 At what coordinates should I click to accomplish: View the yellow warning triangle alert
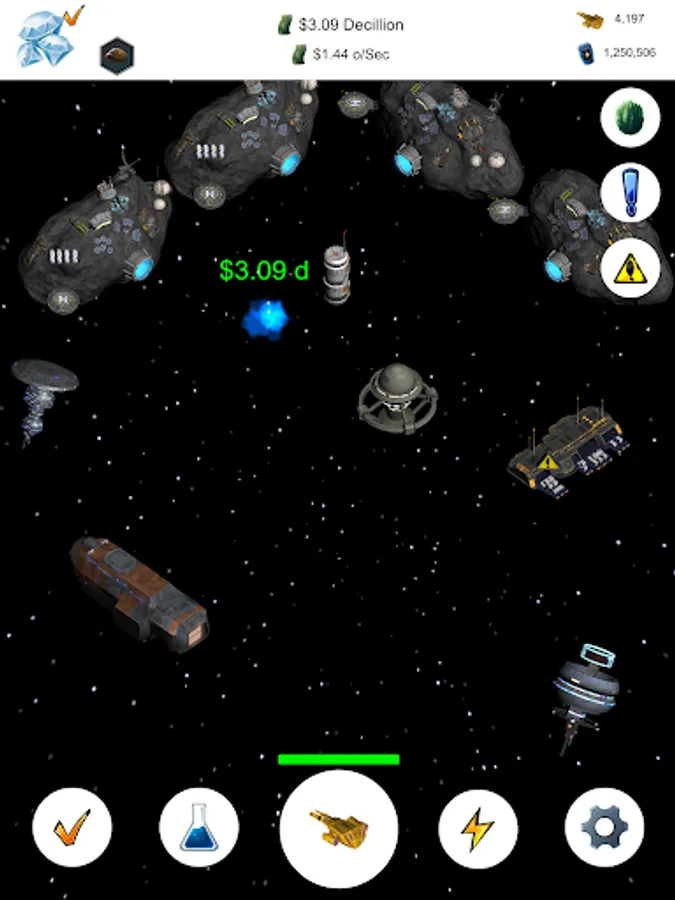click(630, 266)
